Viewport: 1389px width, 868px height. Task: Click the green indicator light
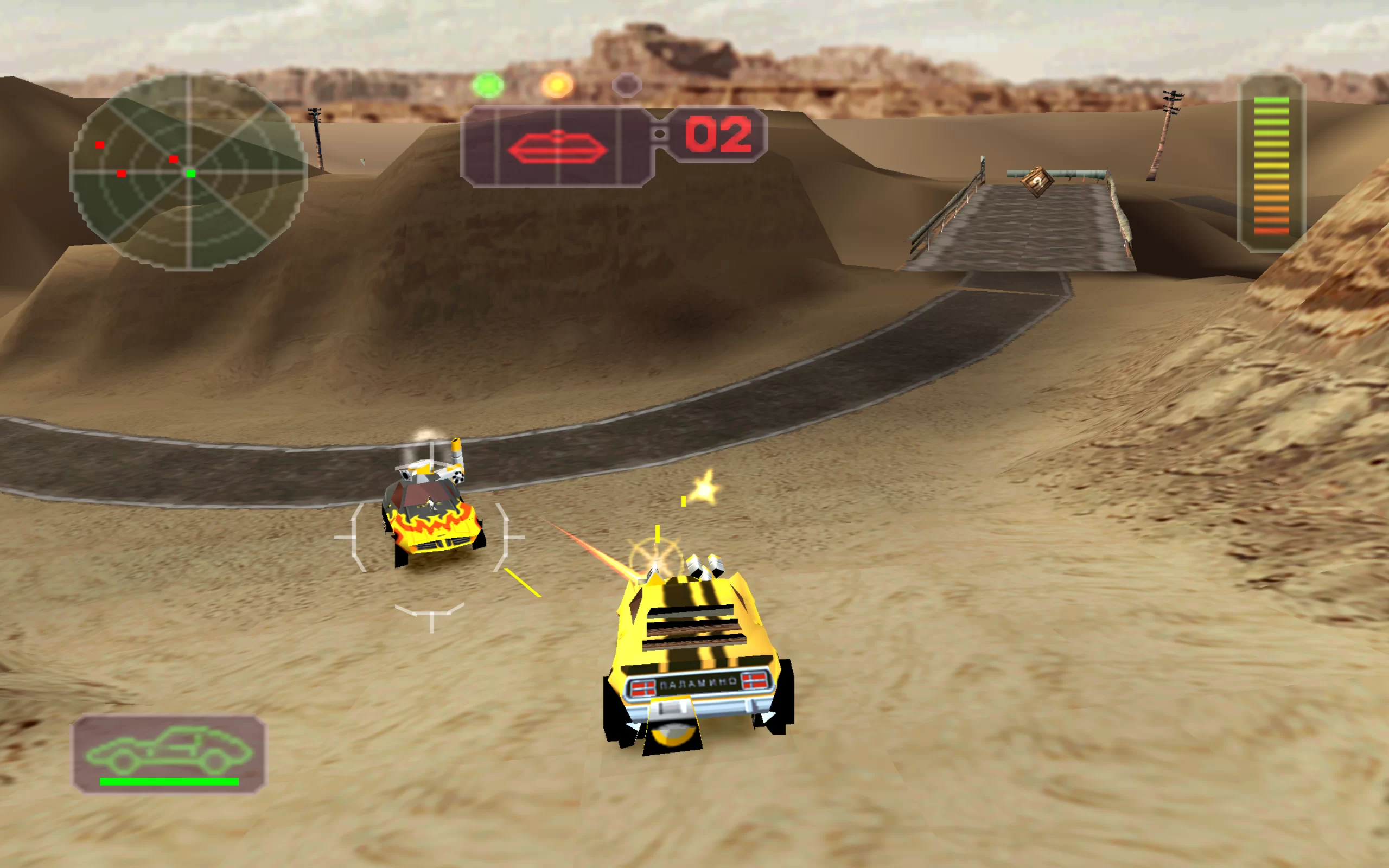click(488, 86)
